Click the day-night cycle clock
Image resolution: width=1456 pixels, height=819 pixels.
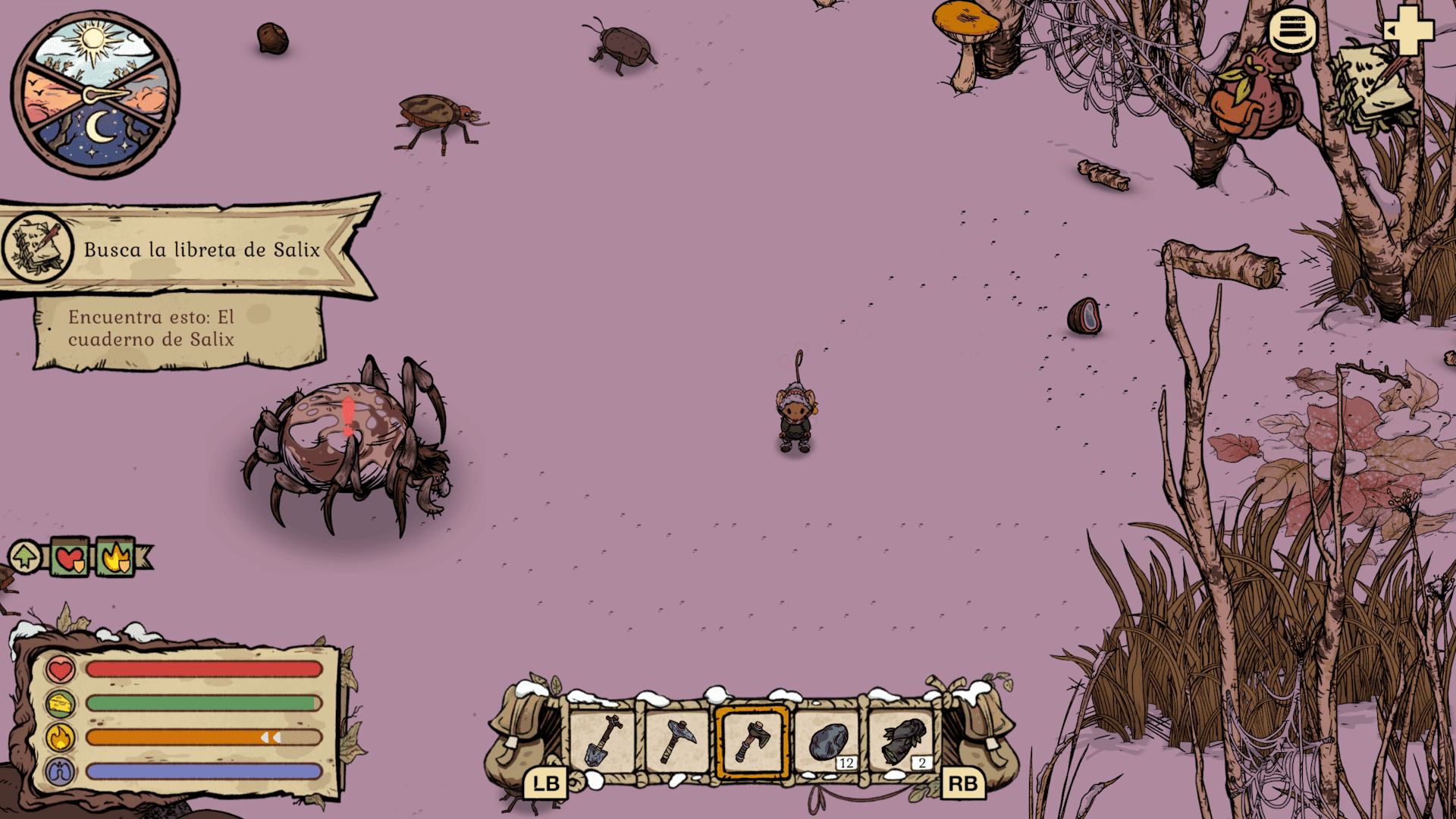pos(95,95)
